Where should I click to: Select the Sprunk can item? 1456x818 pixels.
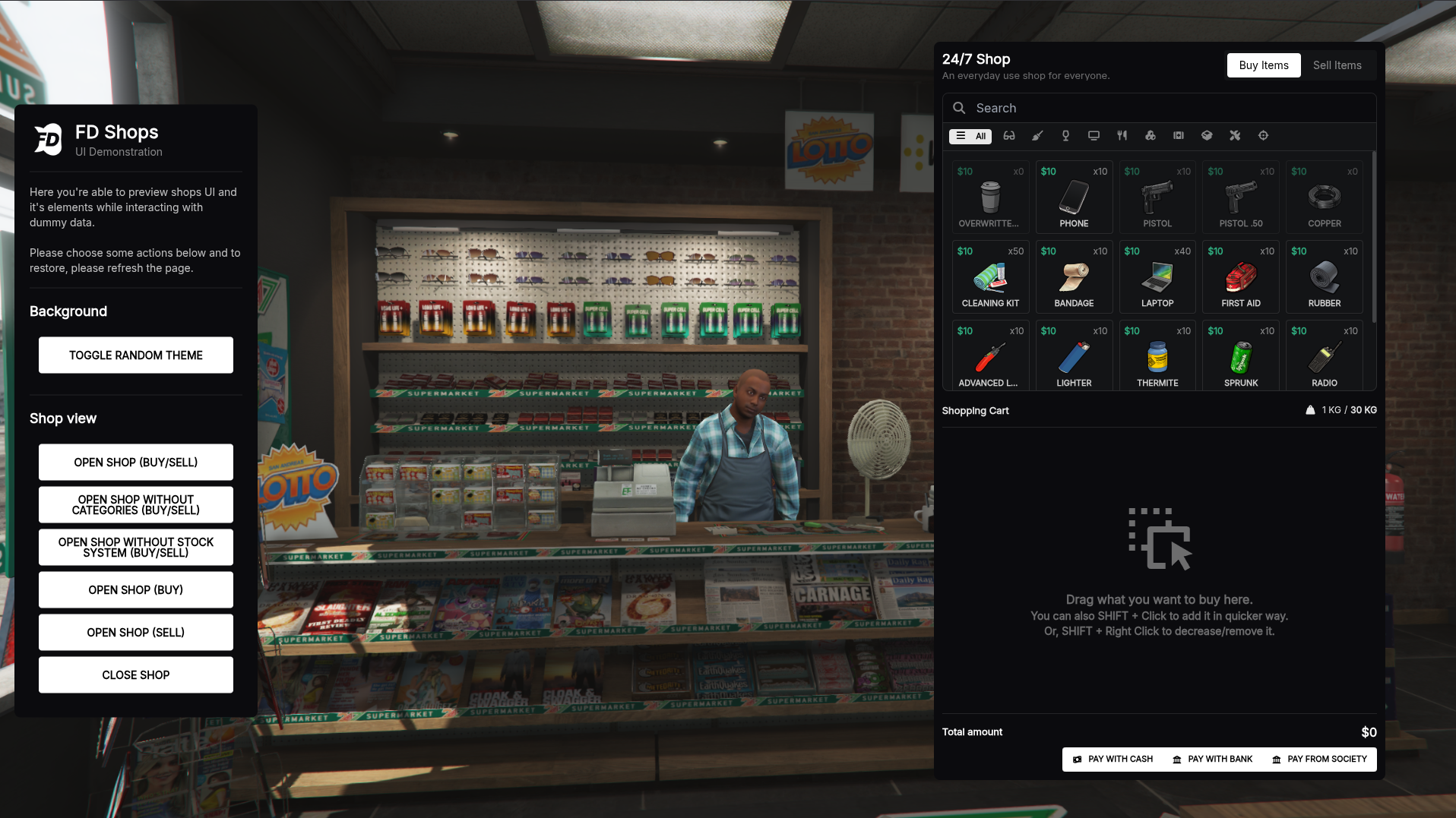[x=1241, y=357]
